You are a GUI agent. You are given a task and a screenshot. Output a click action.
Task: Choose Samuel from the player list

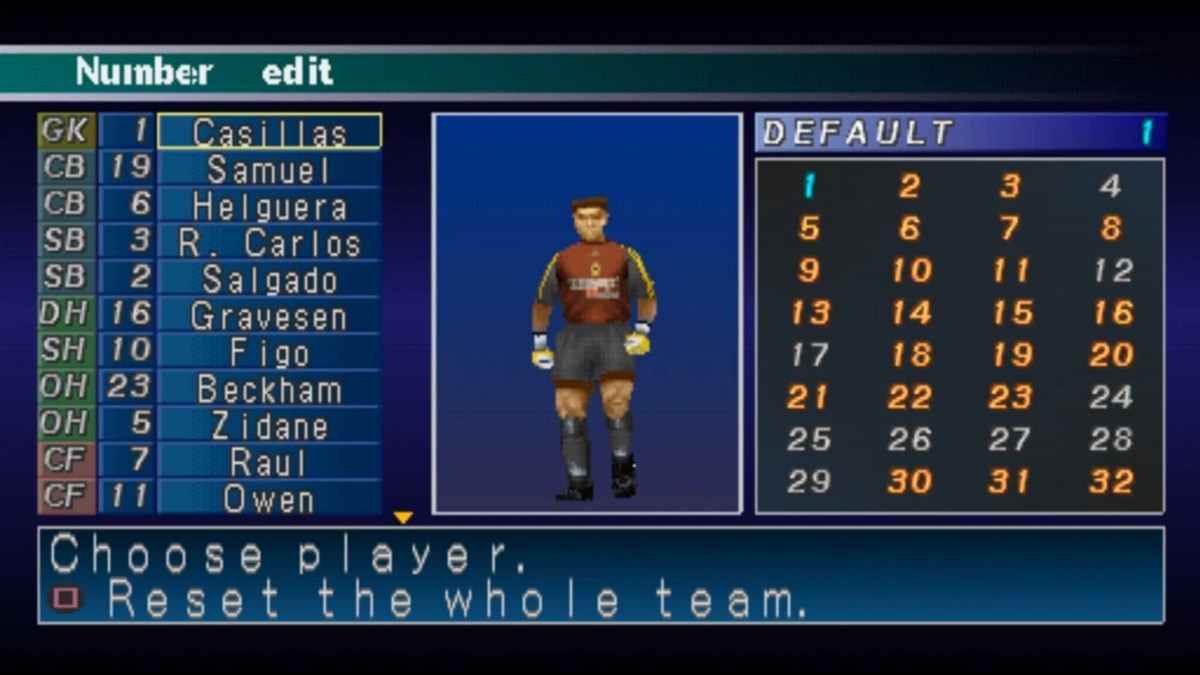point(269,169)
